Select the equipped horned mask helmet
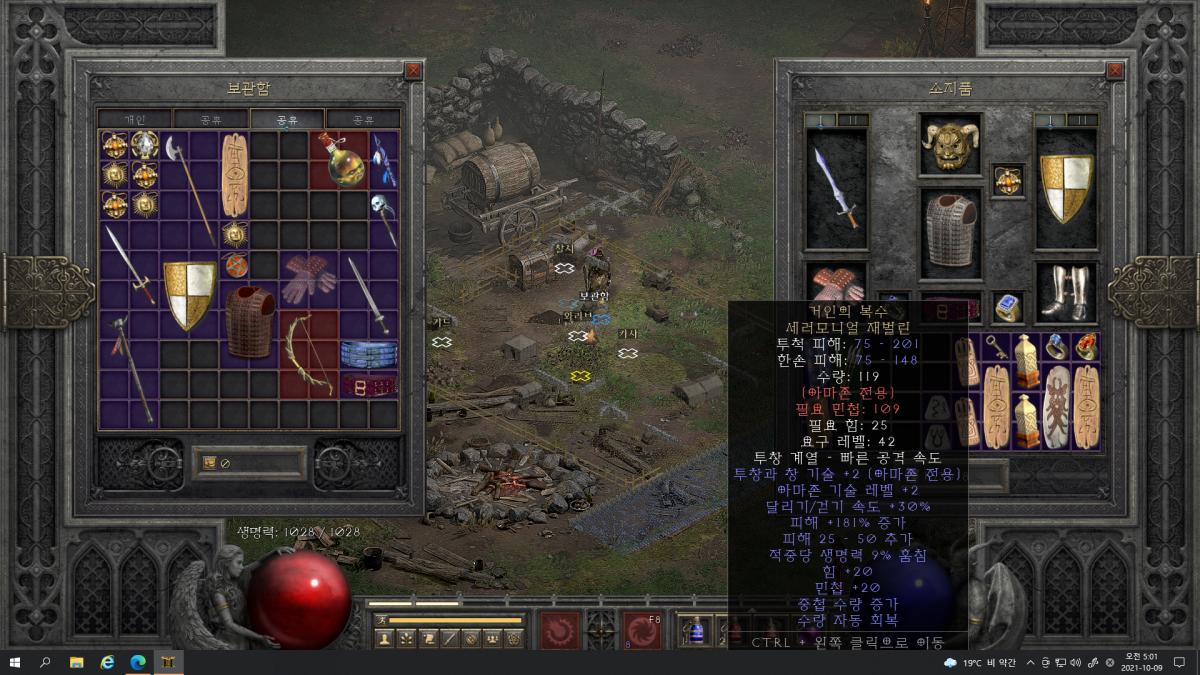The width and height of the screenshot is (1200, 675). click(x=950, y=146)
